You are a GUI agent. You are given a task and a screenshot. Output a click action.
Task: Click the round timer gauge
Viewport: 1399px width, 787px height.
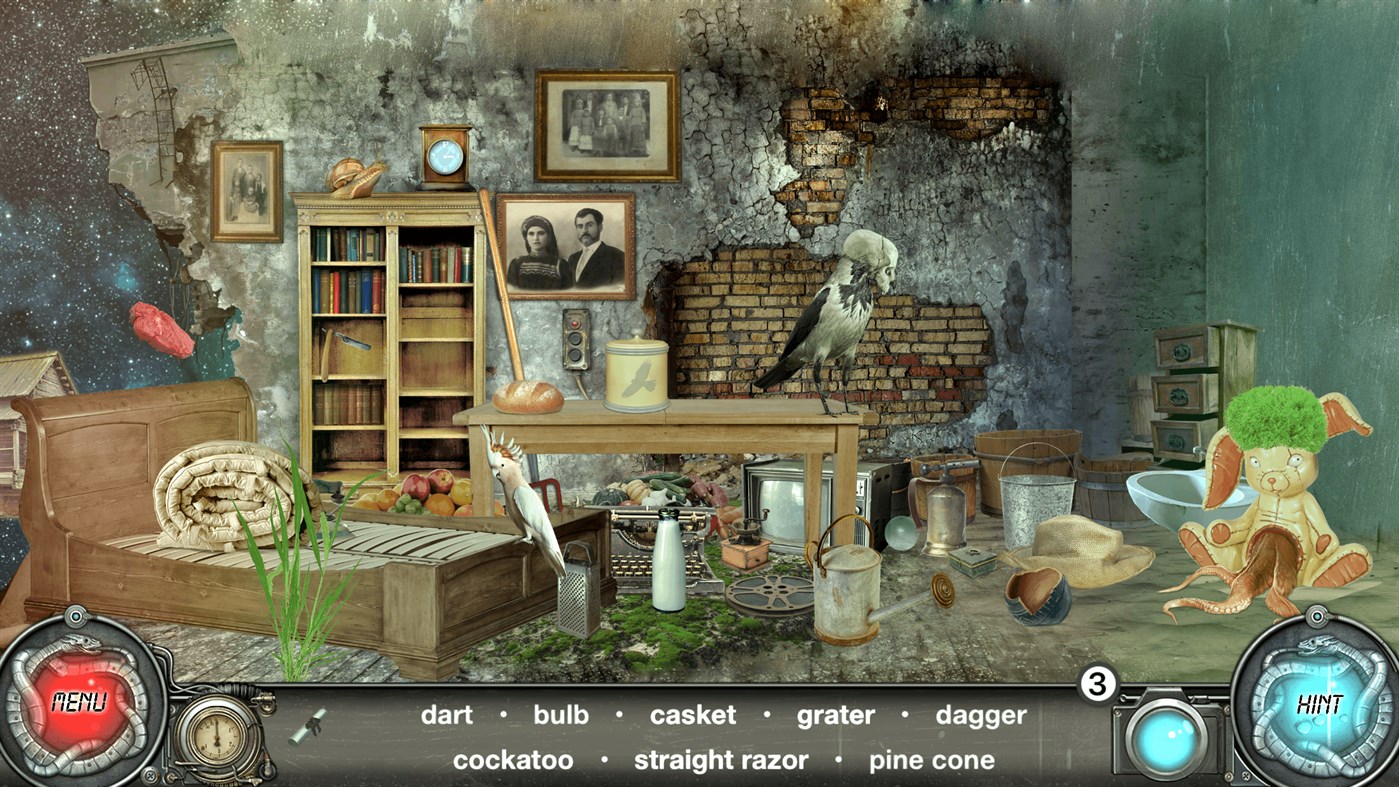click(x=215, y=735)
